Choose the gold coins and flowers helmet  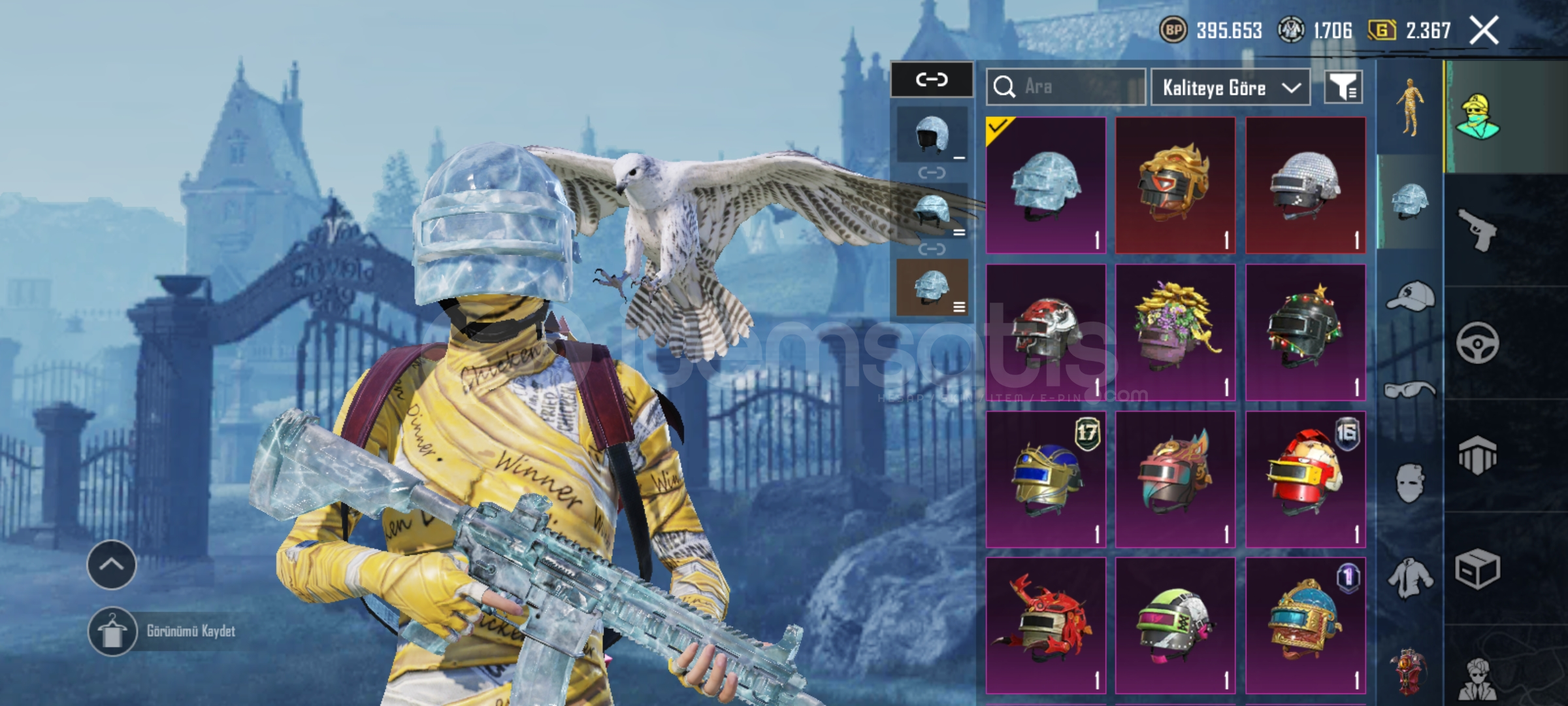[x=1175, y=332]
